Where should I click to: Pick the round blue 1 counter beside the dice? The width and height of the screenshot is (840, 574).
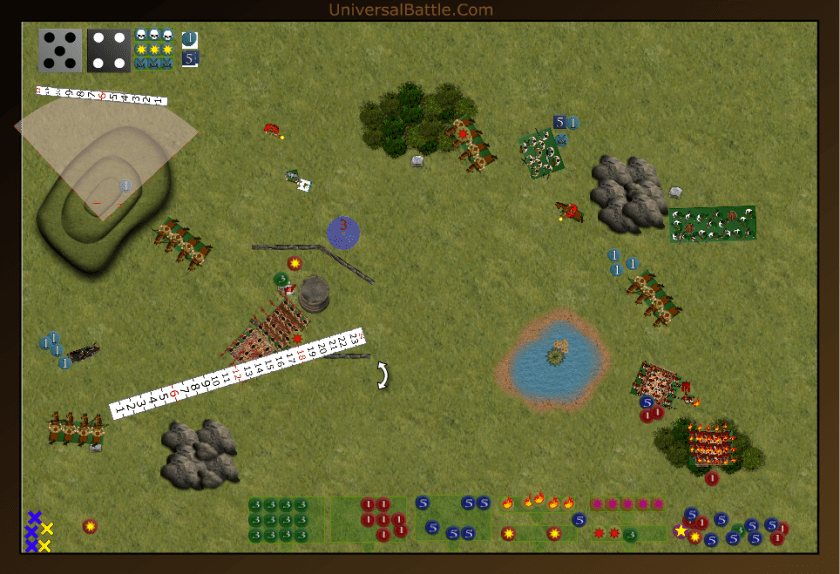click(190, 39)
